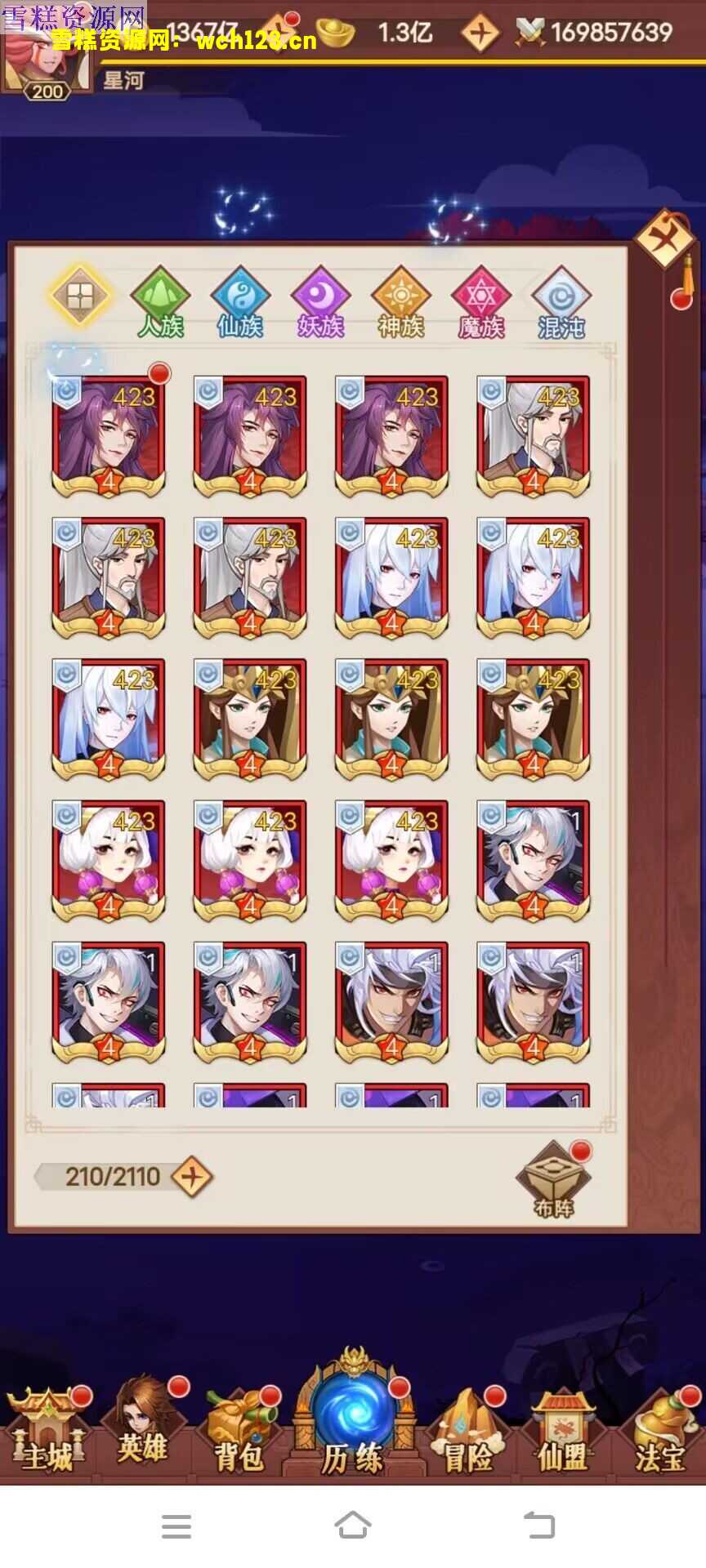Tap the Android home navigation button

click(x=353, y=1525)
